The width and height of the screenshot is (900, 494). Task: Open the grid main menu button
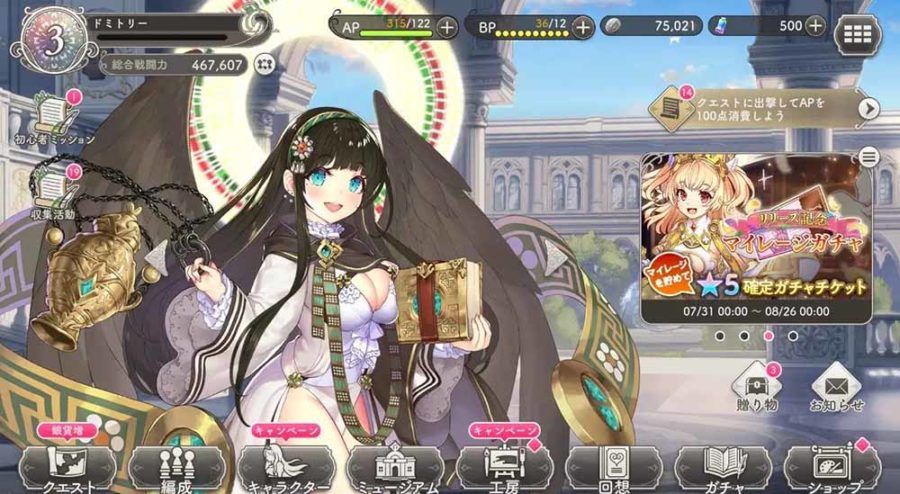tap(858, 33)
